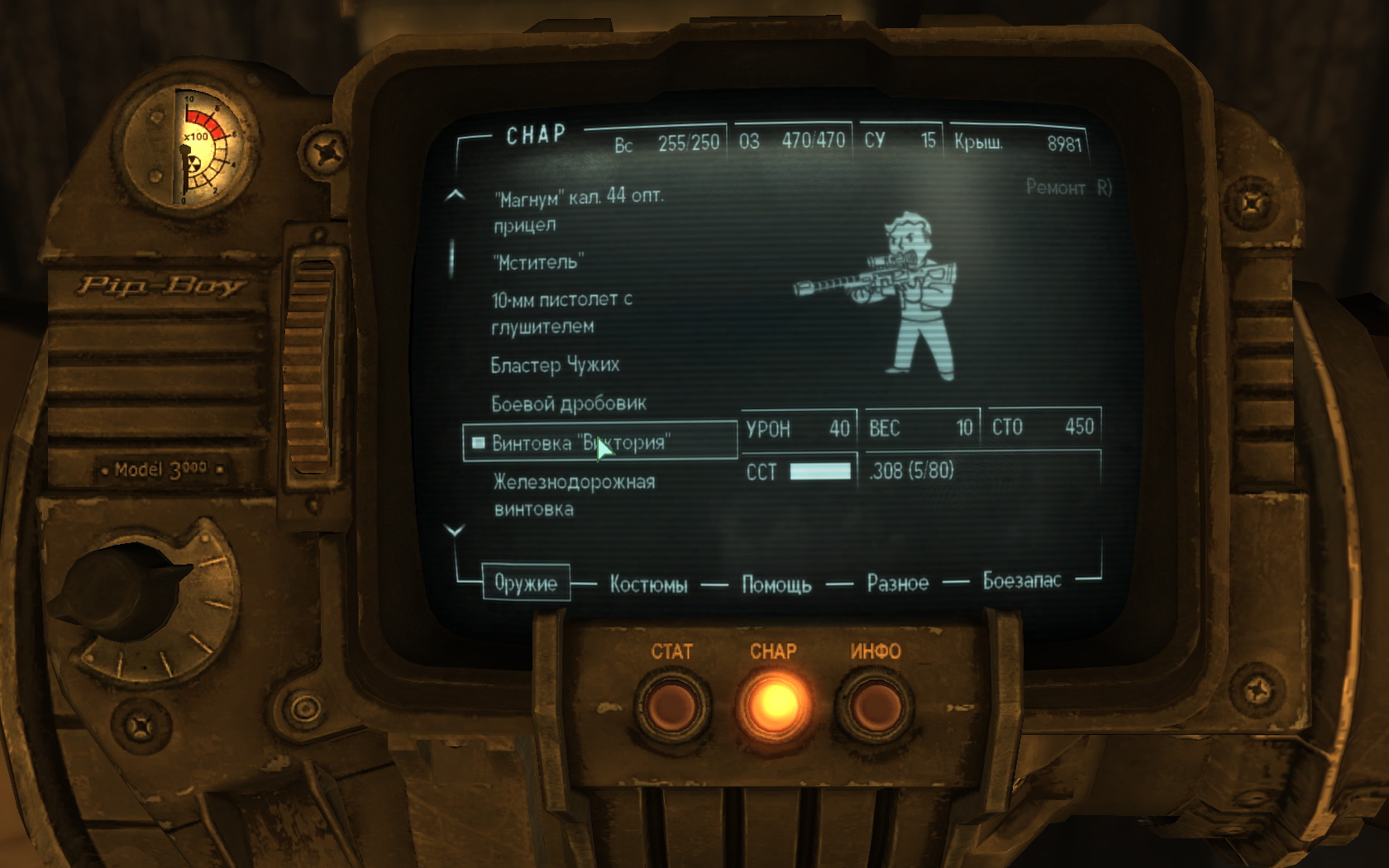The image size is (1389, 868).
Task: Equip Винтовка "Виктория" rifle
Action: click(x=580, y=443)
